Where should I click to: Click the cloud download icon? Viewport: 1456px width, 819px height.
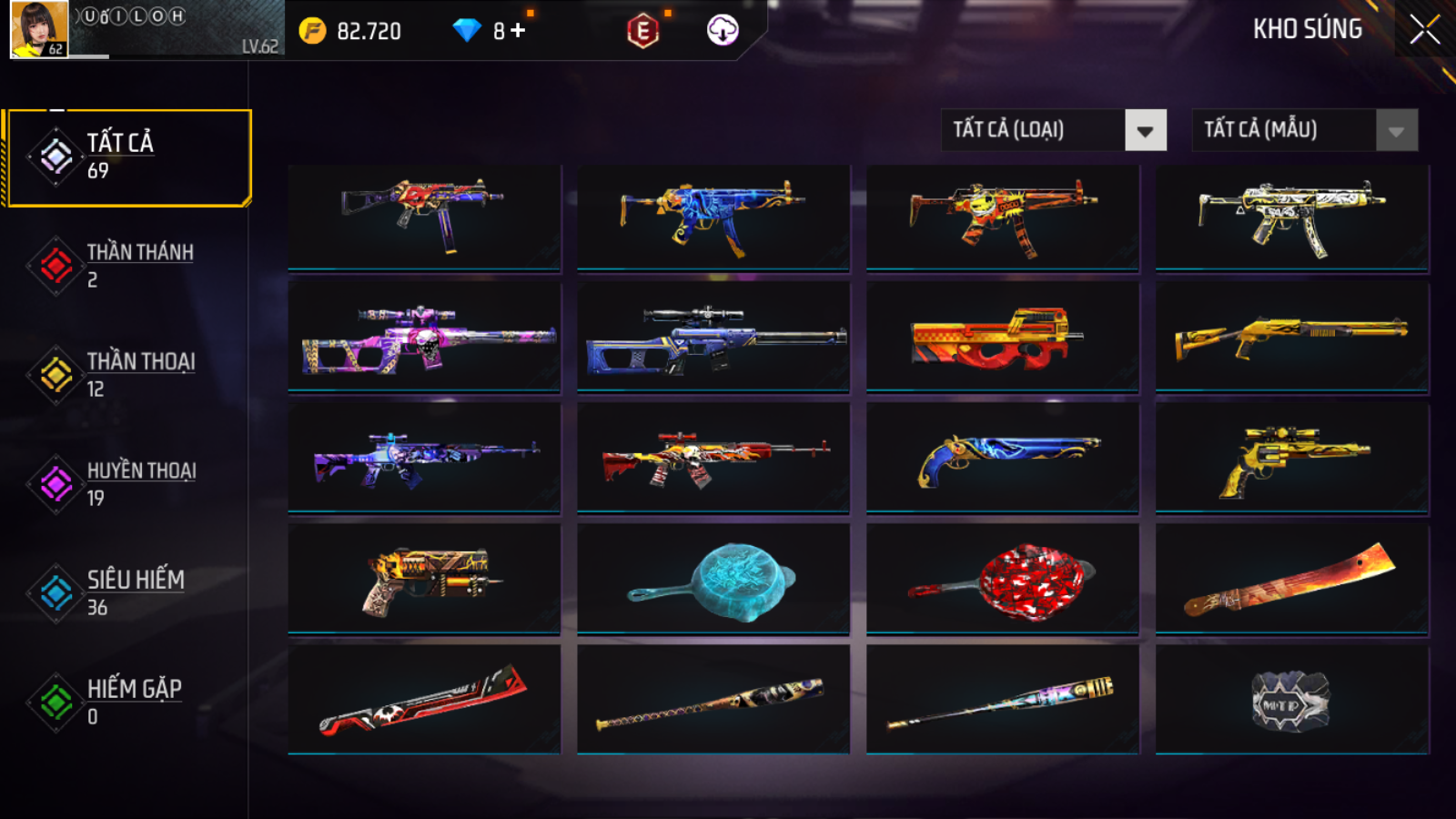[723, 30]
